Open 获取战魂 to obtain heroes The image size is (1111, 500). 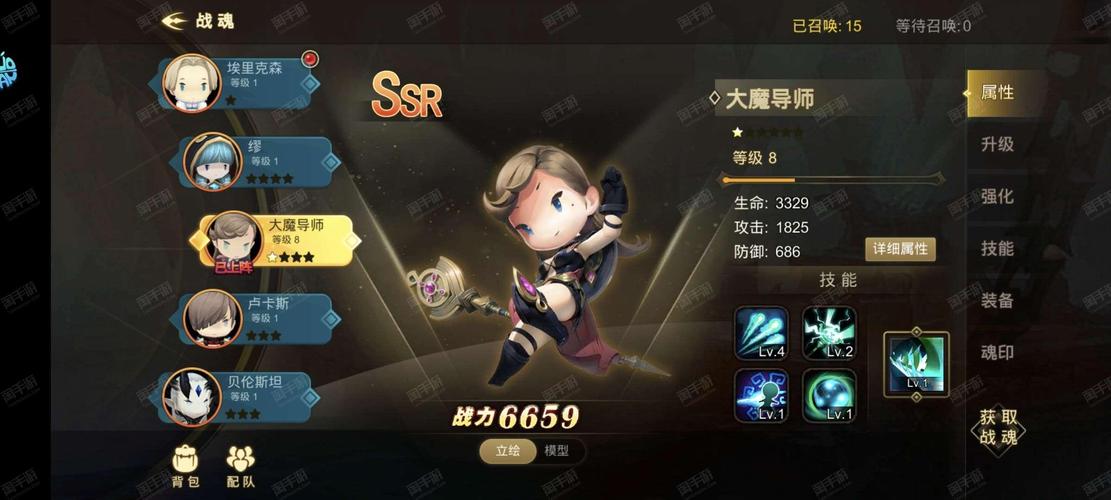[x=997, y=427]
